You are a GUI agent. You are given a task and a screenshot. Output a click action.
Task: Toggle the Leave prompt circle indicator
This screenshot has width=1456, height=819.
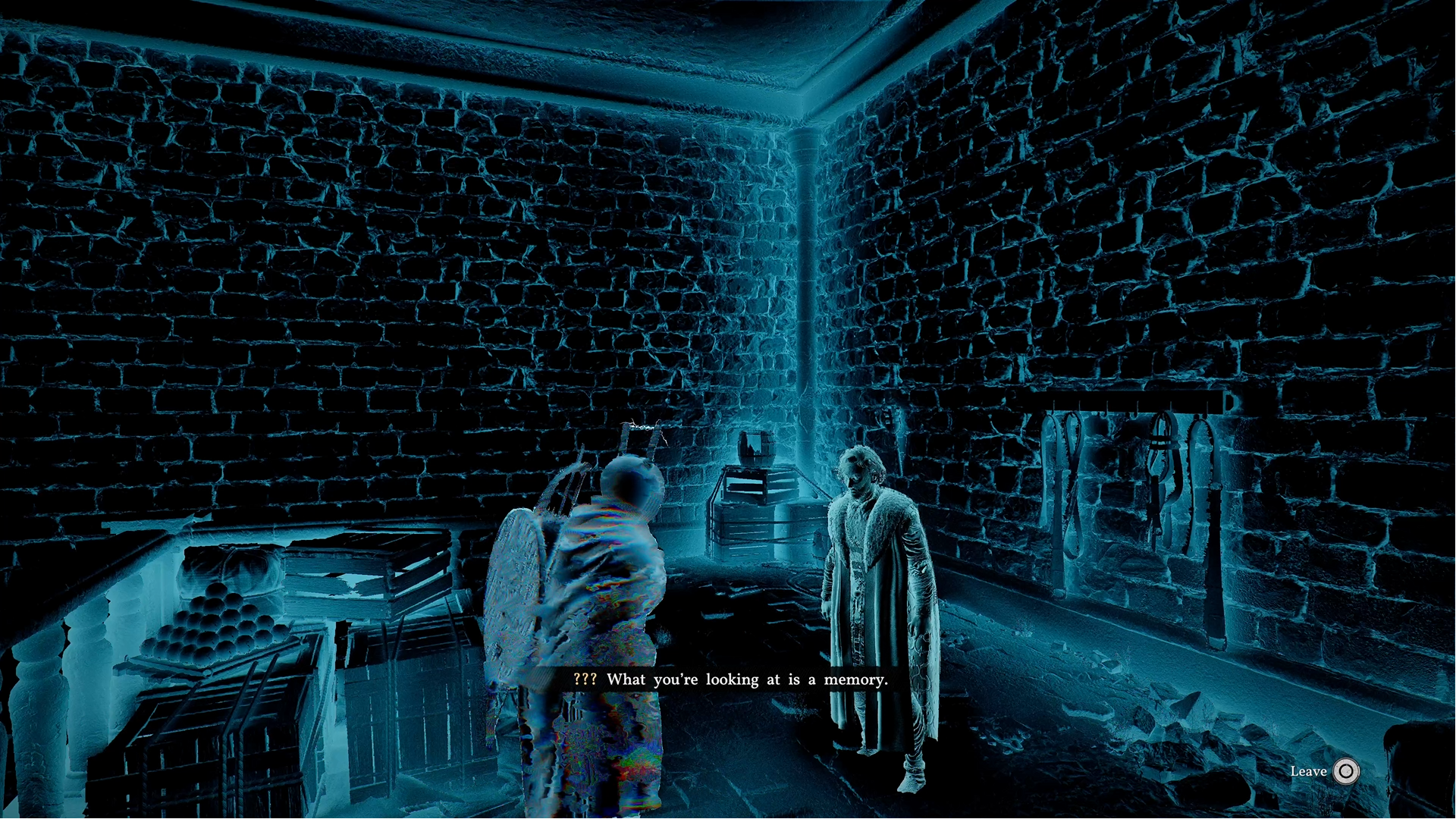(1346, 772)
